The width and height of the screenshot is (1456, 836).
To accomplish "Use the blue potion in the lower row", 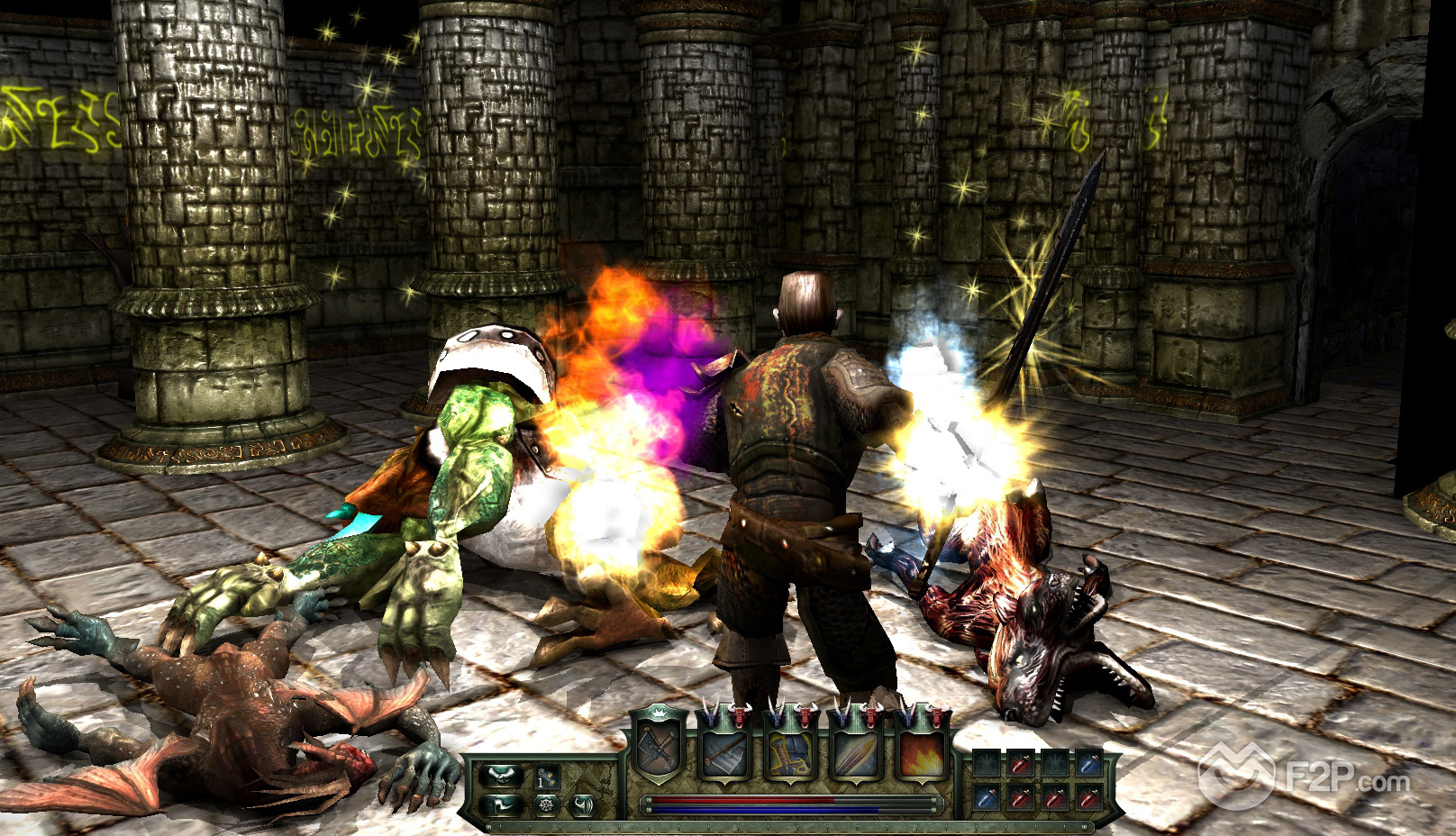I will point(985,797).
